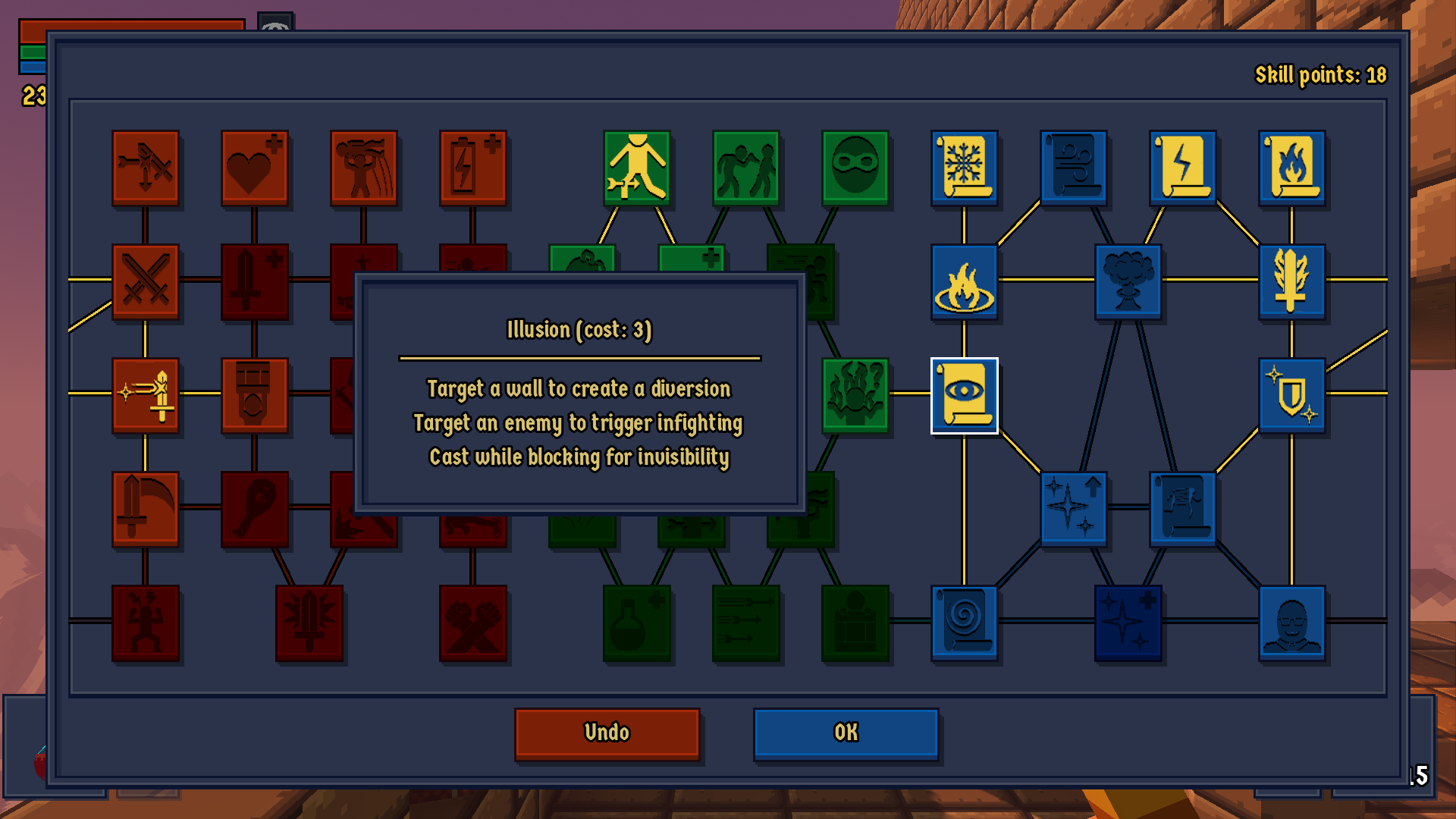The image size is (1456, 819).
Task: Select the glowing enchanted dagger skill
Action: point(146,394)
